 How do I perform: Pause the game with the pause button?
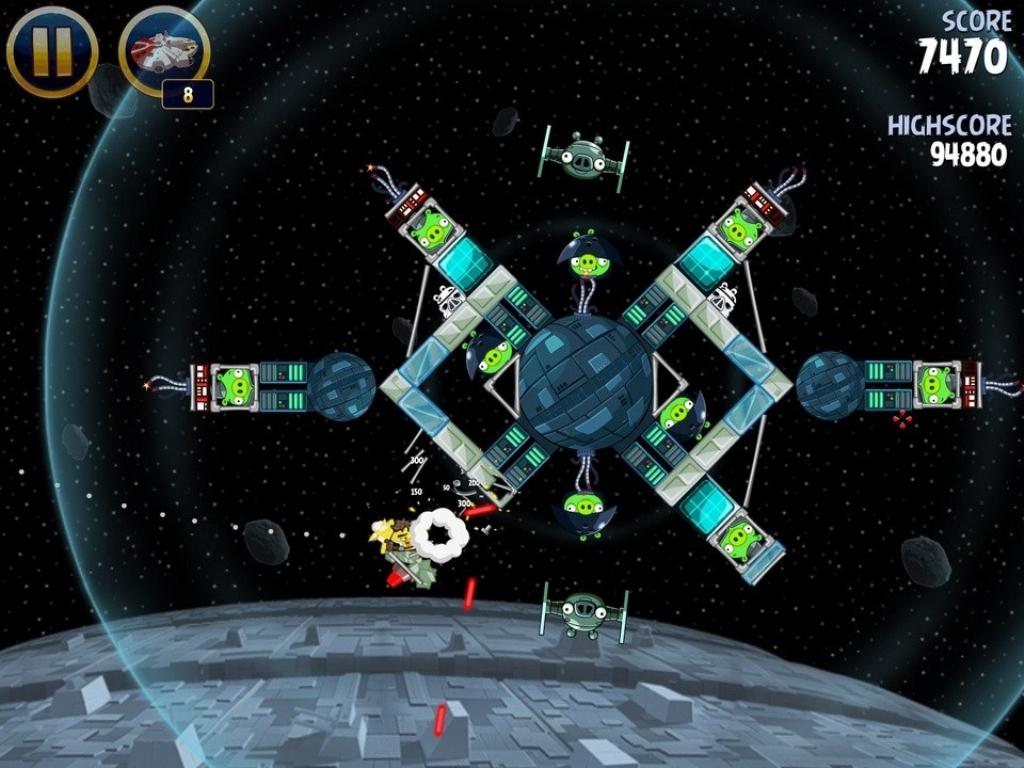click(52, 50)
